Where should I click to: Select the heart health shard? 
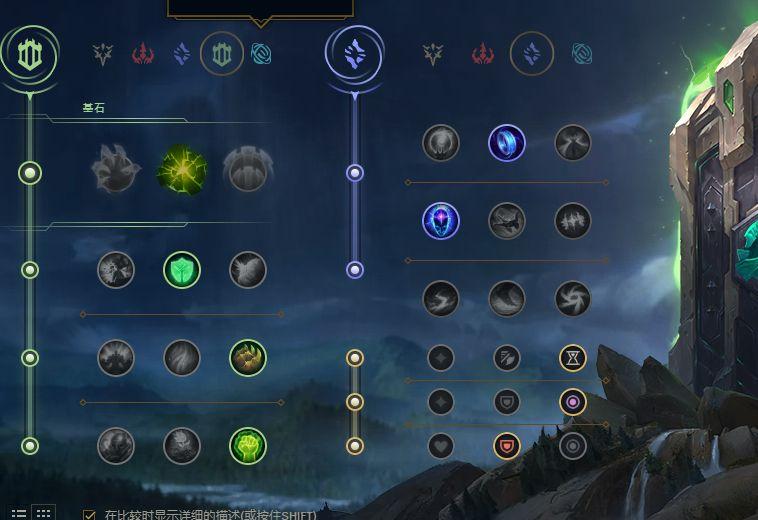[x=441, y=446]
